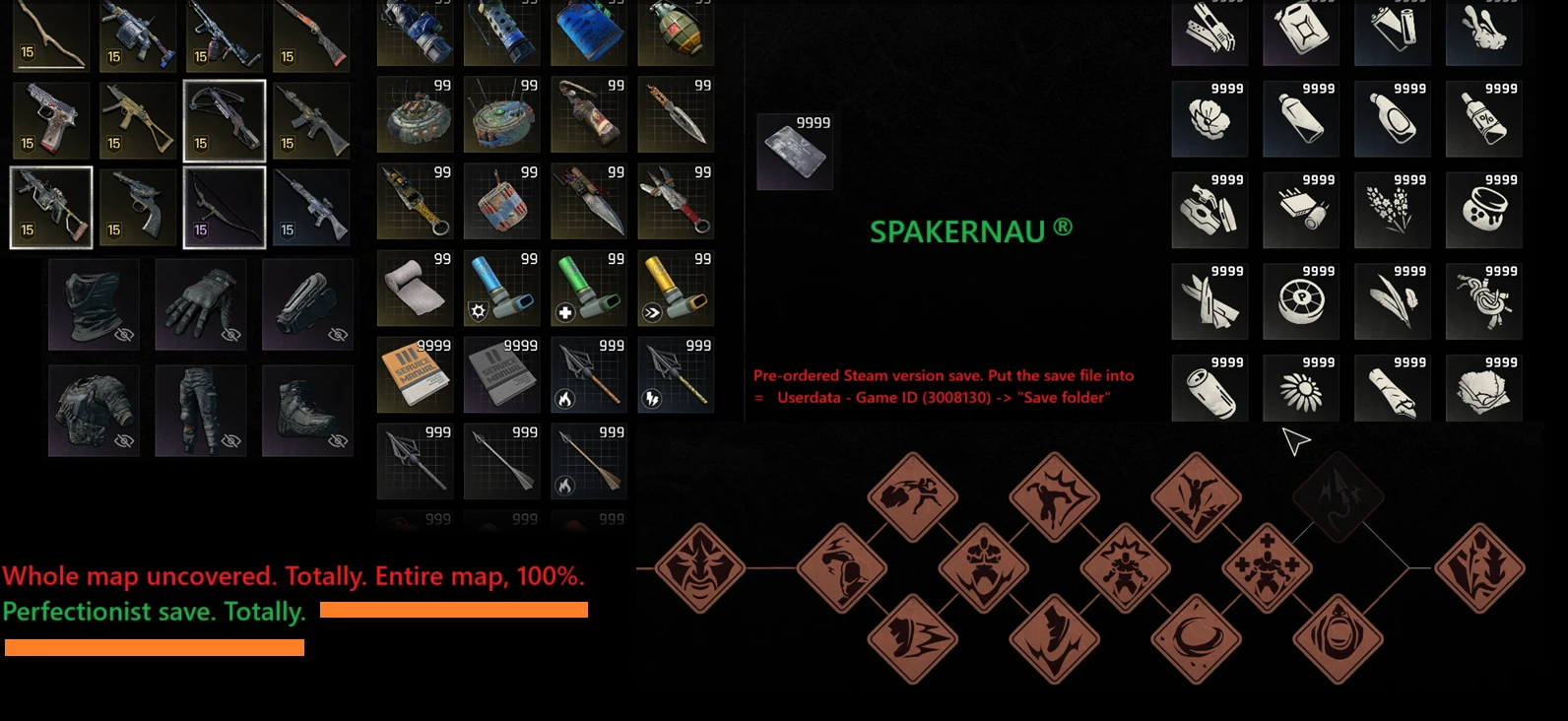
Task: Choose the pistol weapon slot
Action: point(51,120)
